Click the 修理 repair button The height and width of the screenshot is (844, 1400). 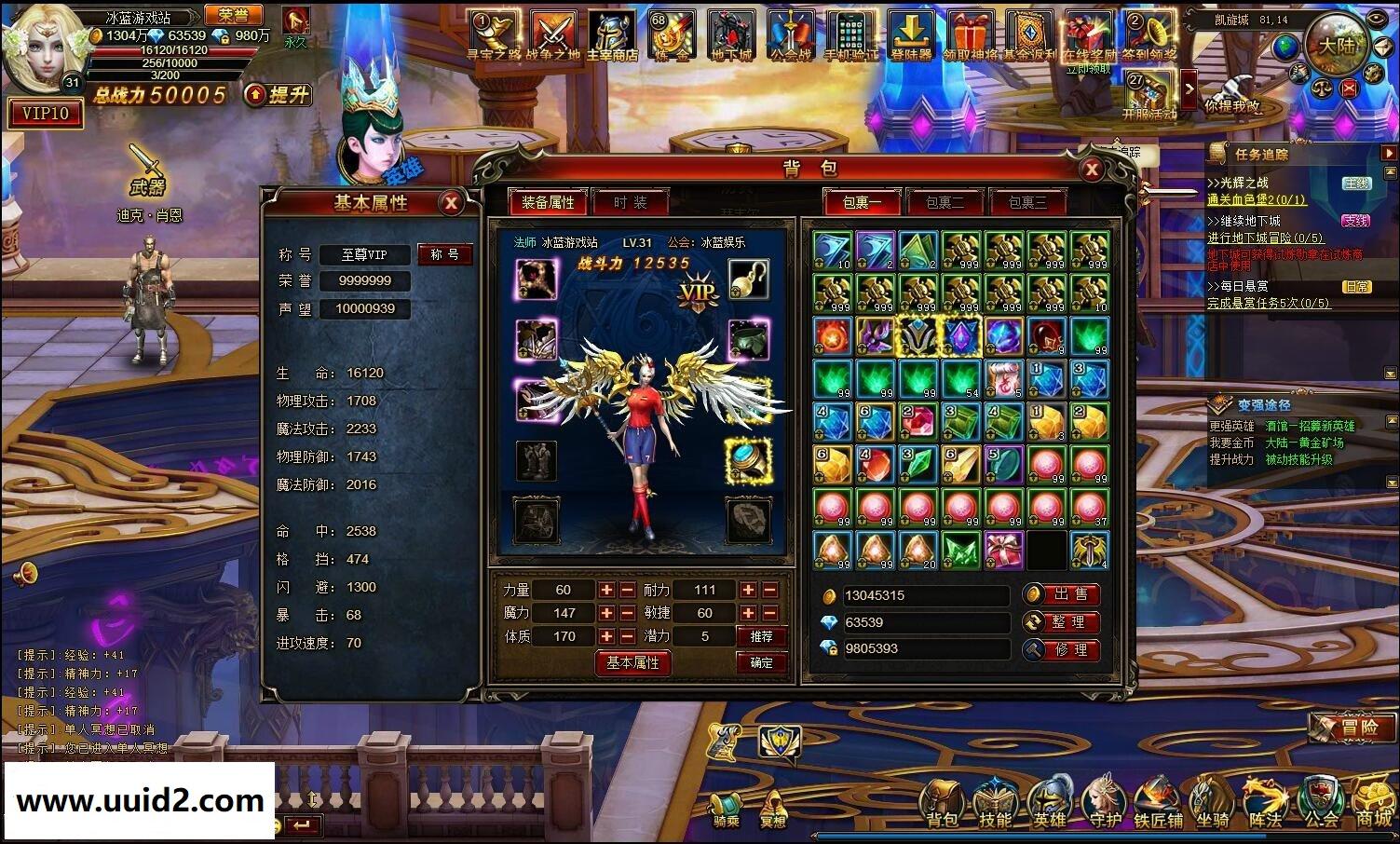pyautogui.click(x=1061, y=649)
